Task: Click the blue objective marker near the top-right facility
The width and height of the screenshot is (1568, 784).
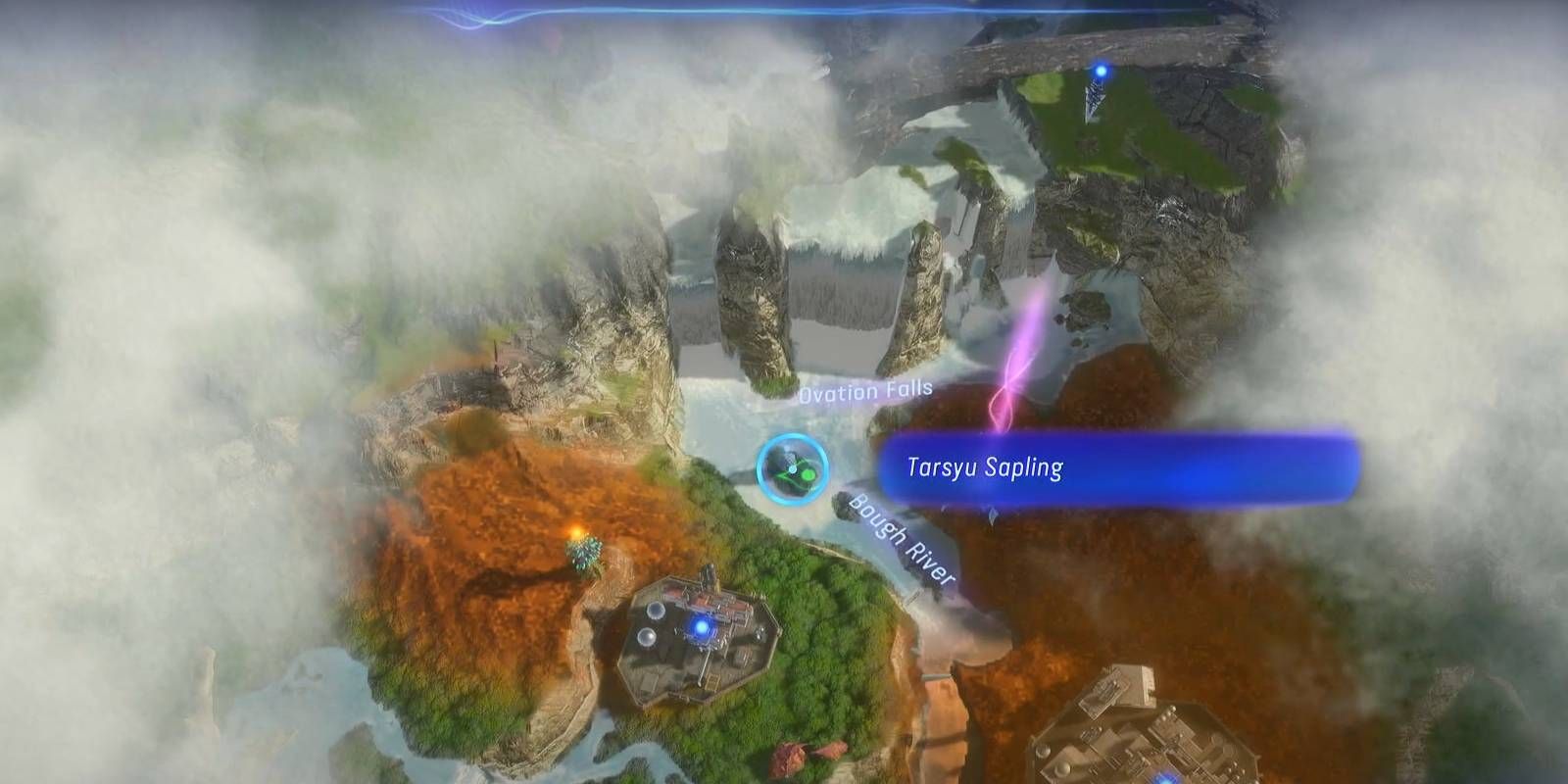Action: click(1102, 70)
